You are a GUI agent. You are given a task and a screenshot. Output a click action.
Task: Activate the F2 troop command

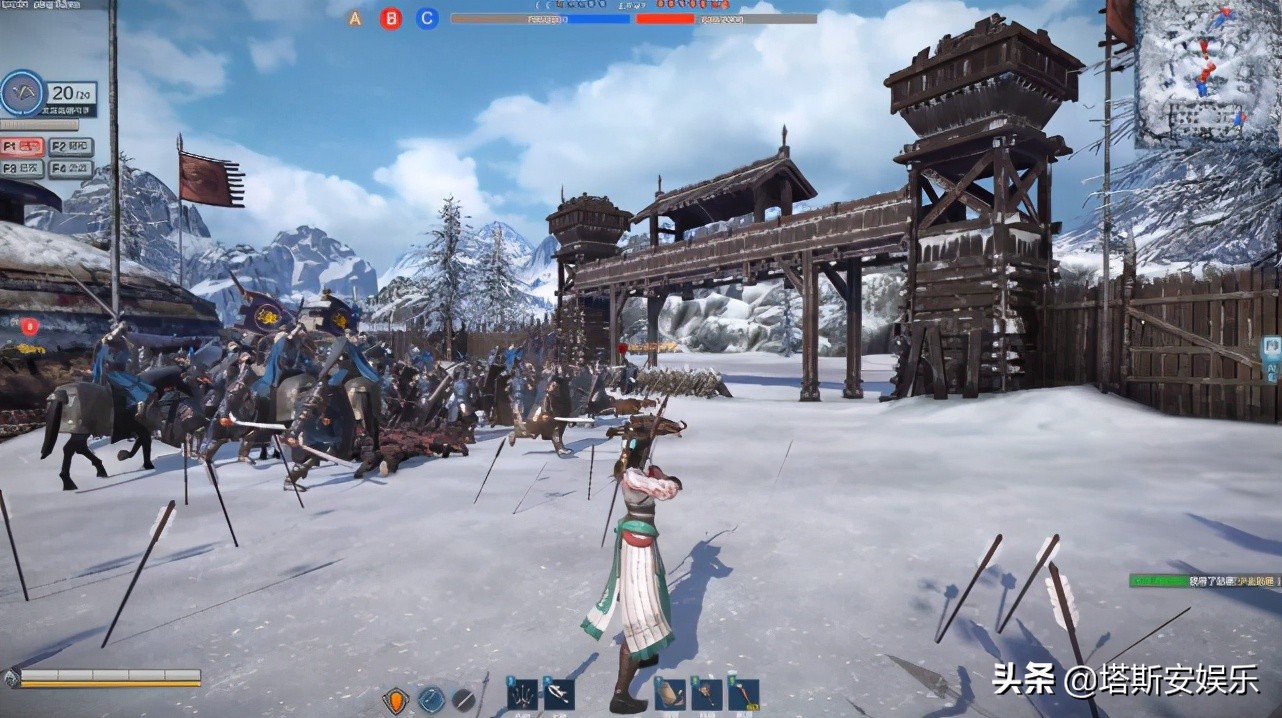pos(71,146)
